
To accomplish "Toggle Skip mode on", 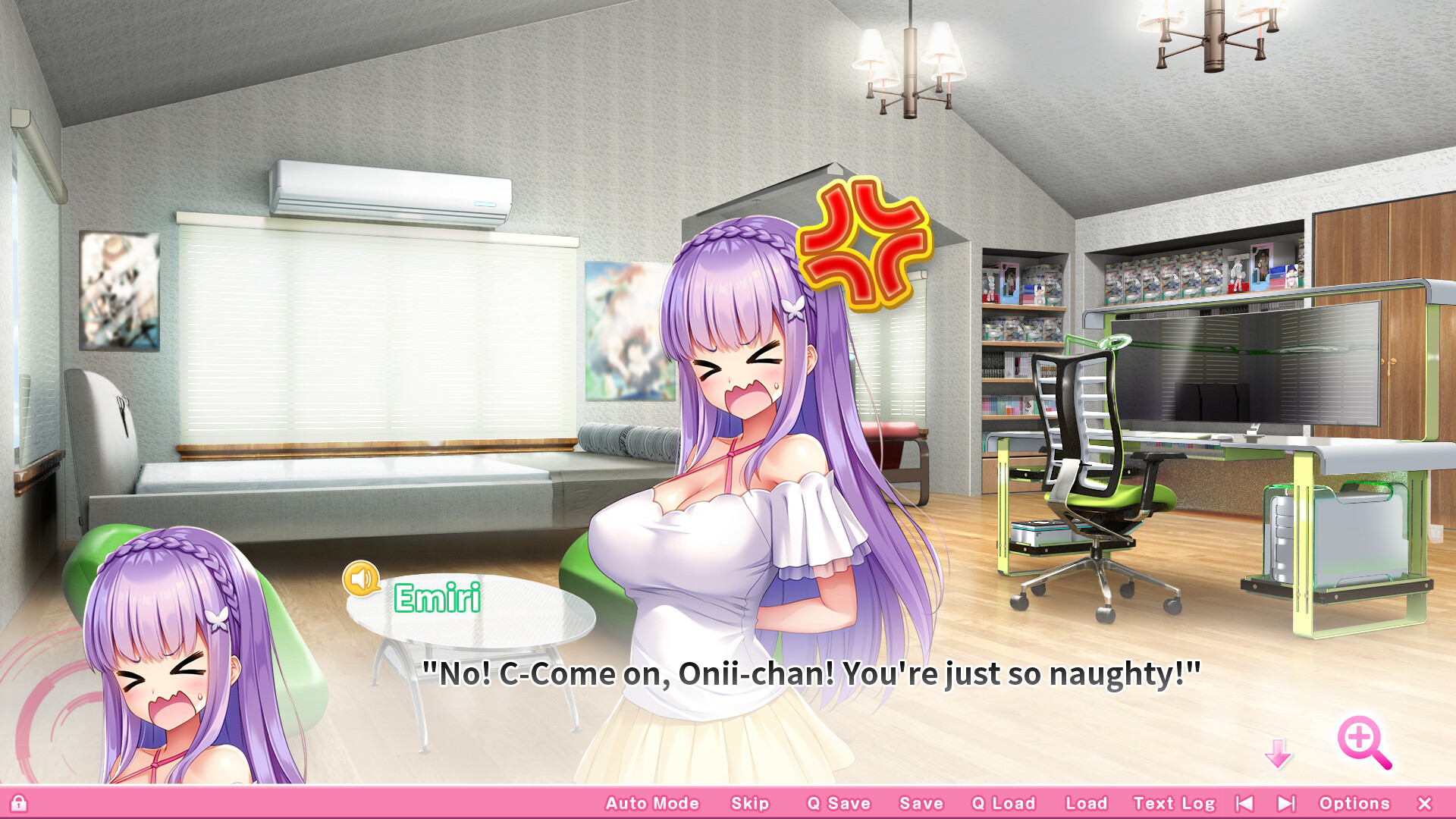I will pyautogui.click(x=748, y=802).
